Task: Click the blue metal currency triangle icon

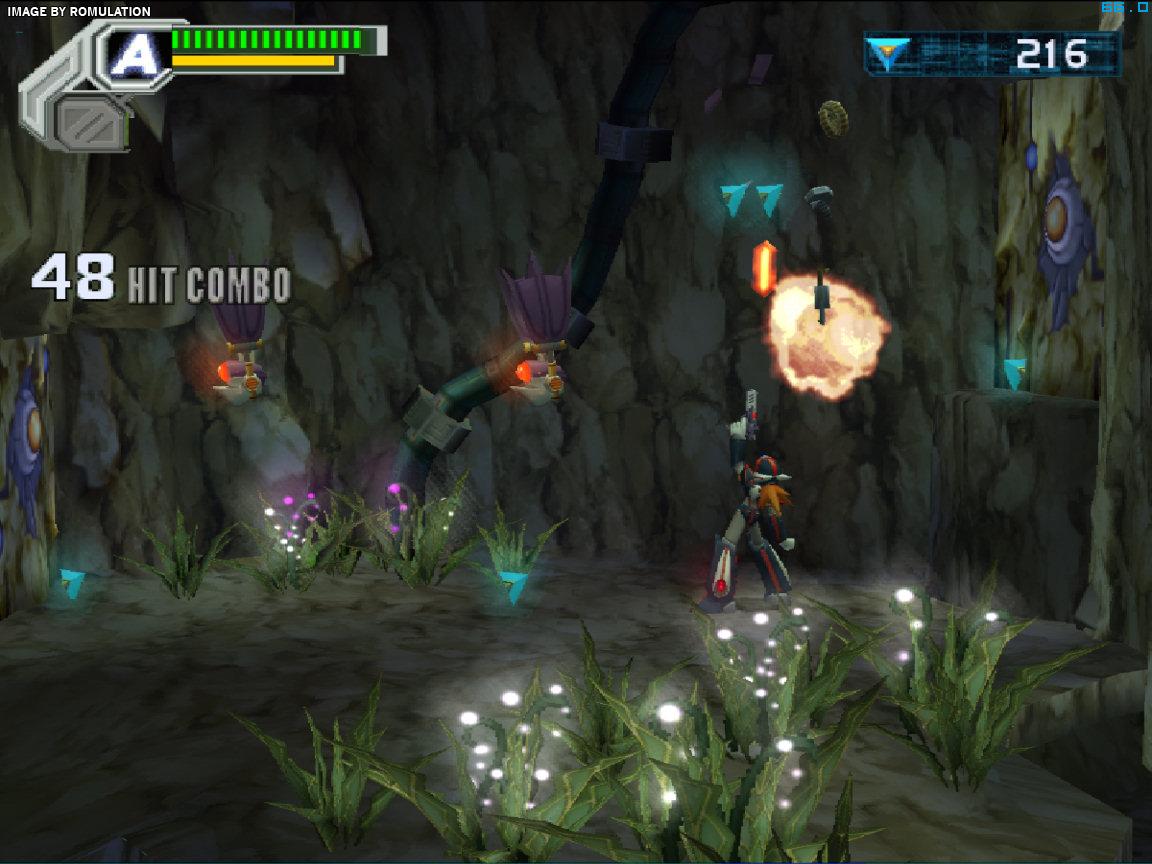Action: pos(887,54)
